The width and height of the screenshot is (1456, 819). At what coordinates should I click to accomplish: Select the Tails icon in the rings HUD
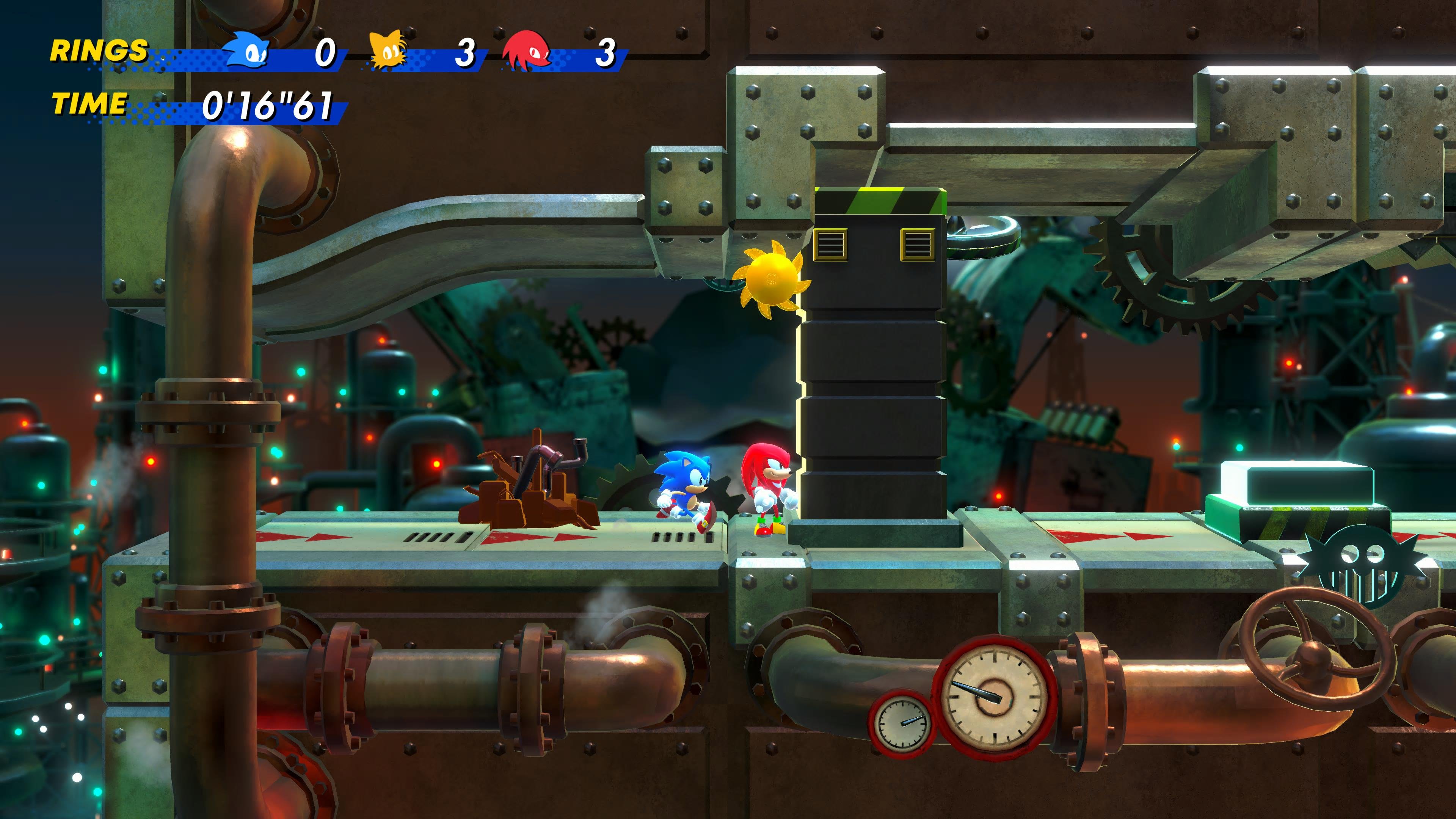[x=387, y=50]
